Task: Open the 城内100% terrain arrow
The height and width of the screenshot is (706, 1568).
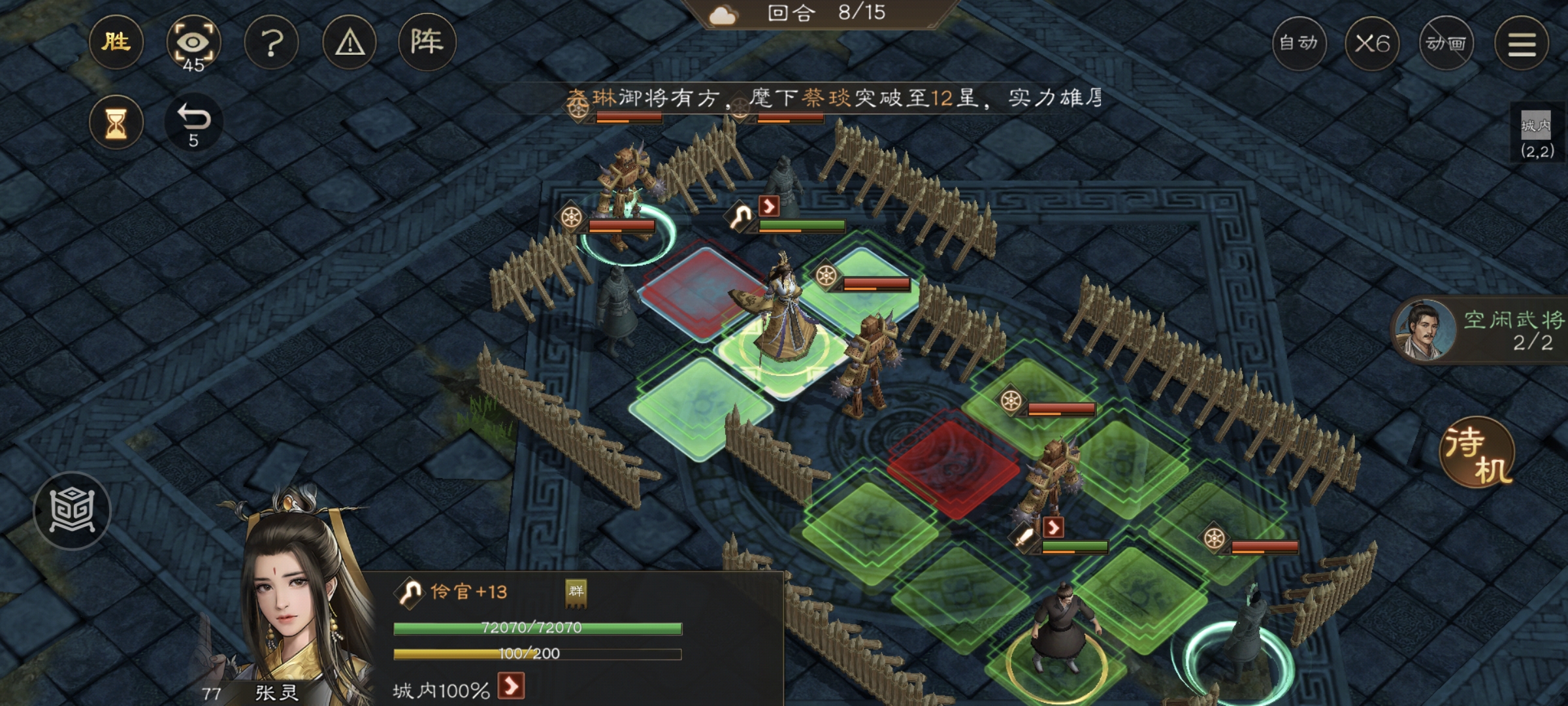Action: click(511, 686)
